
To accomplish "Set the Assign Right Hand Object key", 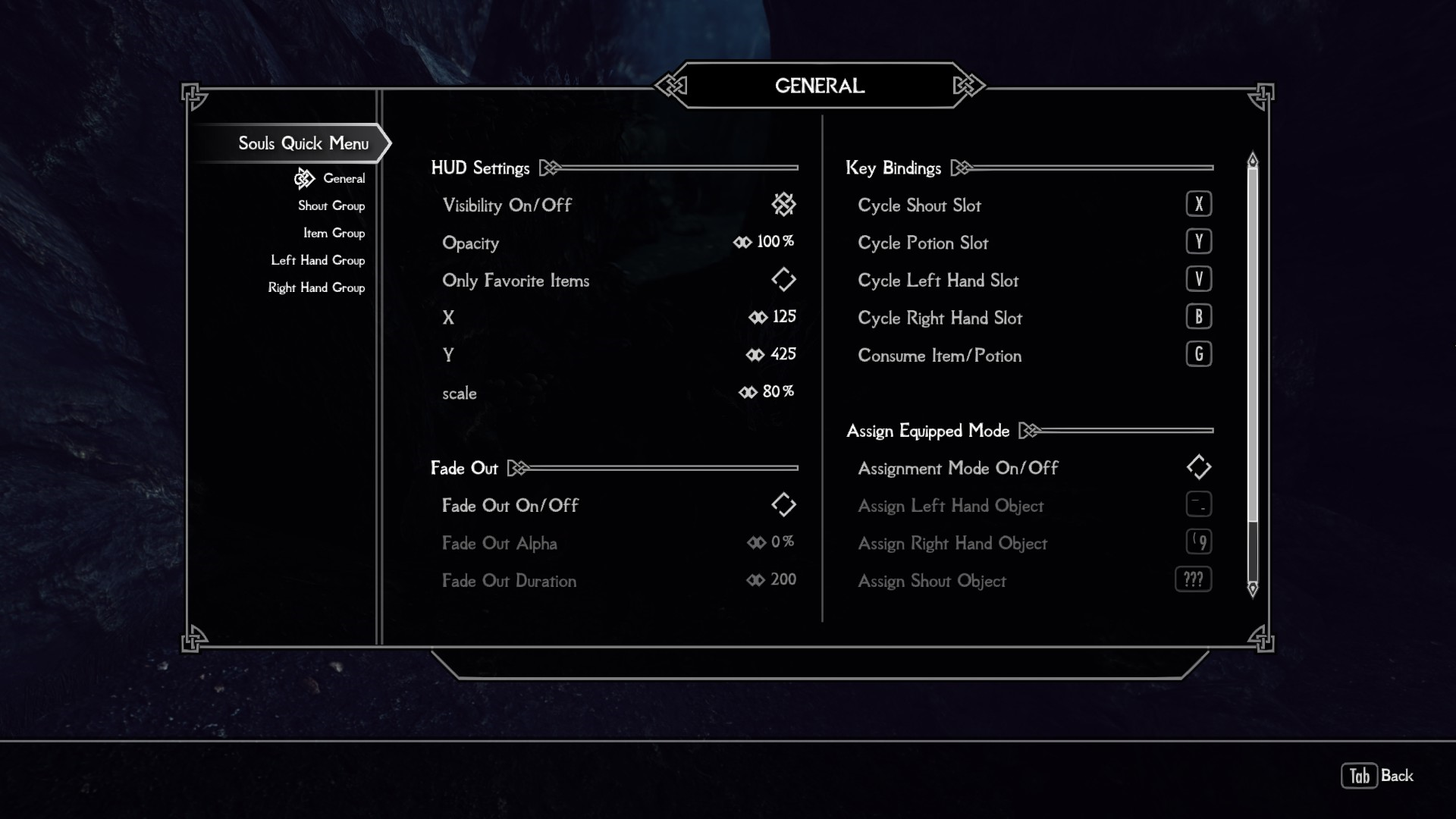I will click(x=1199, y=541).
